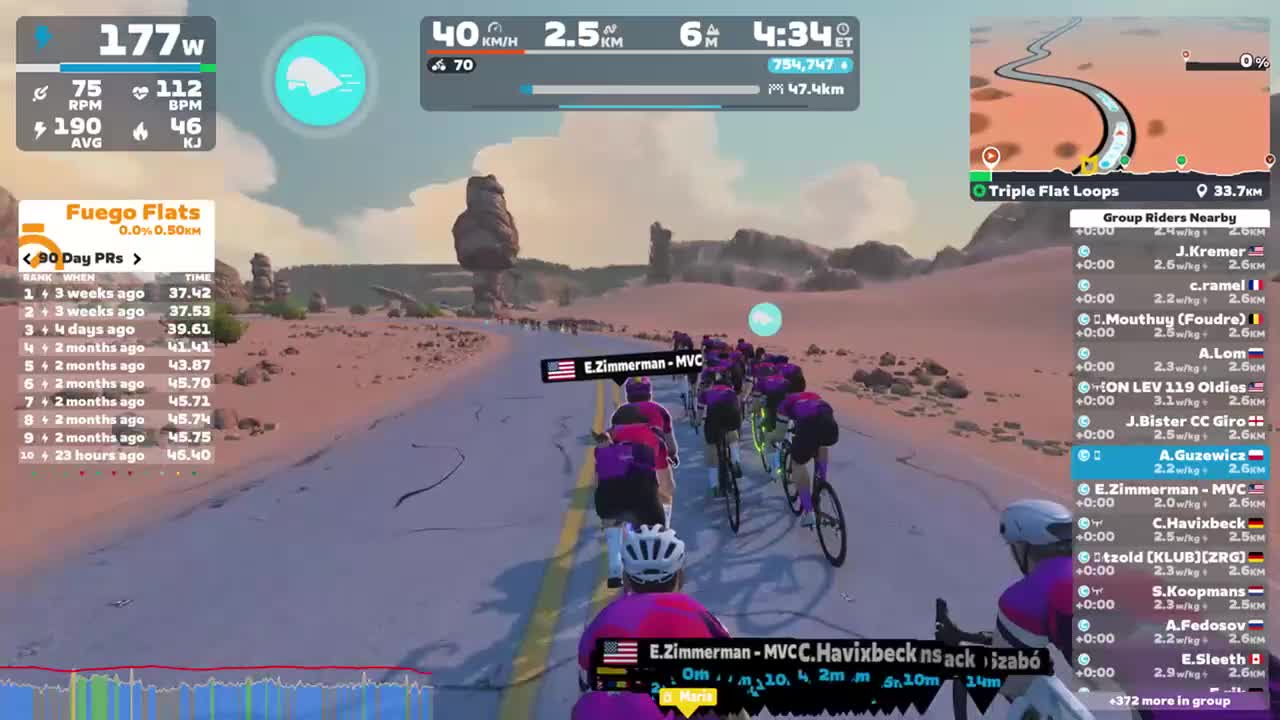Viewport: 1280px width, 720px height.
Task: Select the Group Riders Nearby header
Action: (1170, 217)
